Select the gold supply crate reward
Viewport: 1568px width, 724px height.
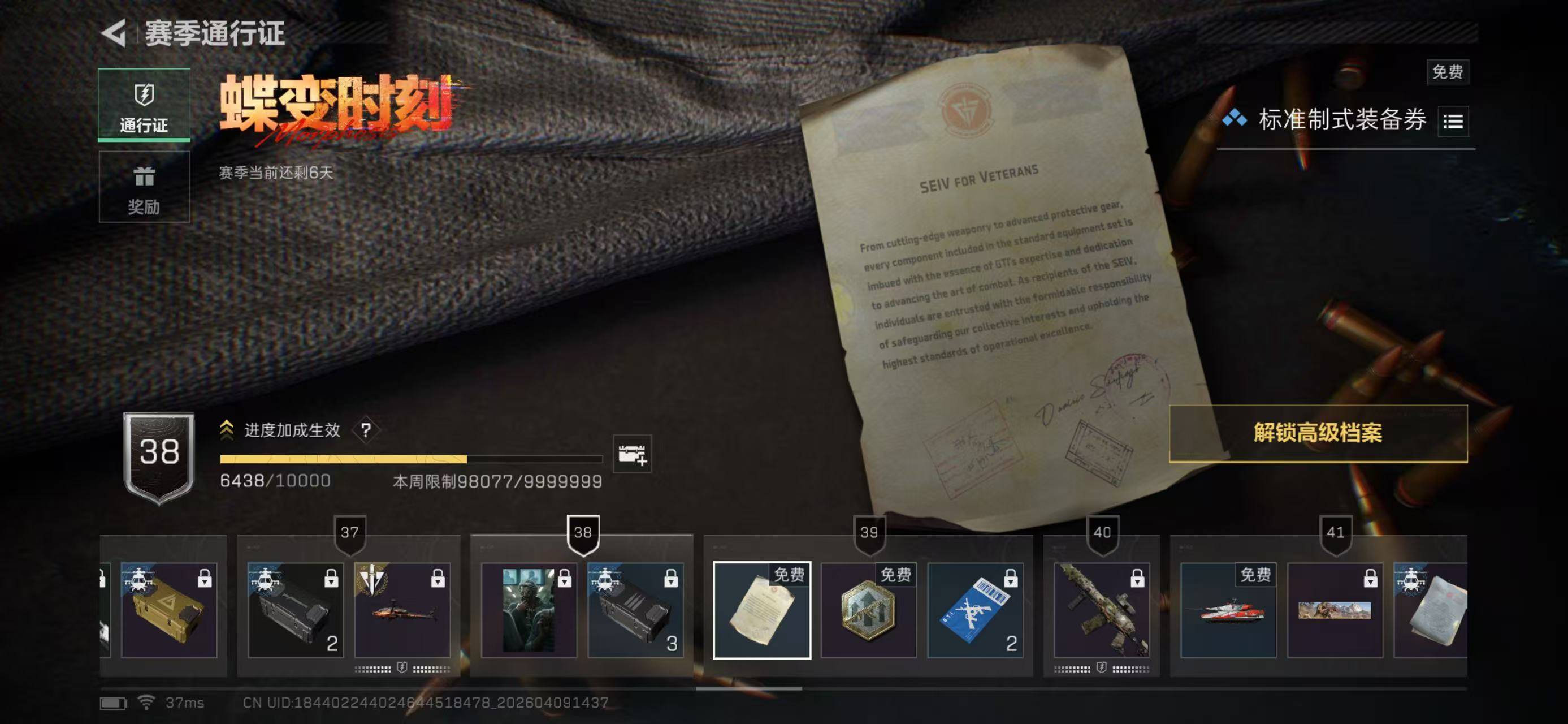[x=168, y=610]
